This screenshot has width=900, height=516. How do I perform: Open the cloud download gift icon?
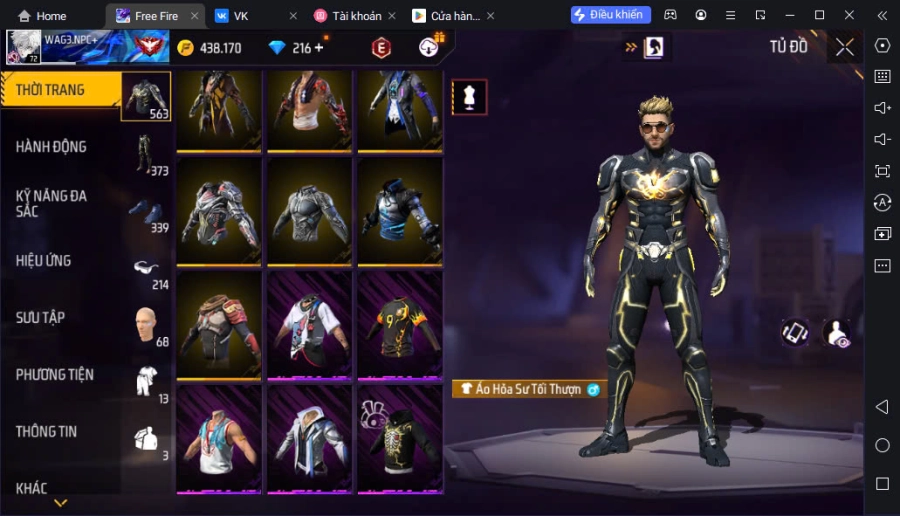pyautogui.click(x=430, y=46)
